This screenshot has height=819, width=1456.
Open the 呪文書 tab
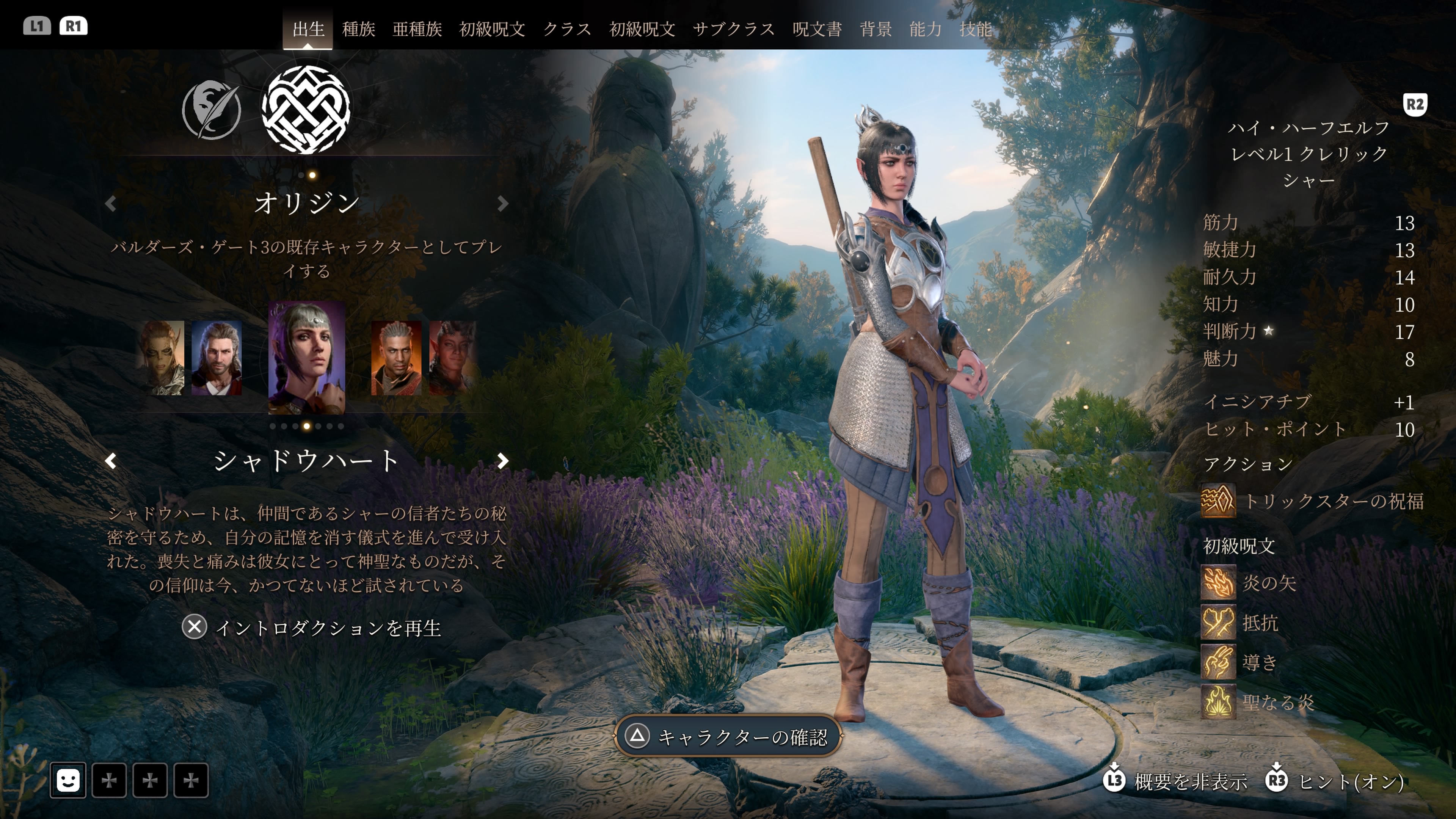(817, 29)
